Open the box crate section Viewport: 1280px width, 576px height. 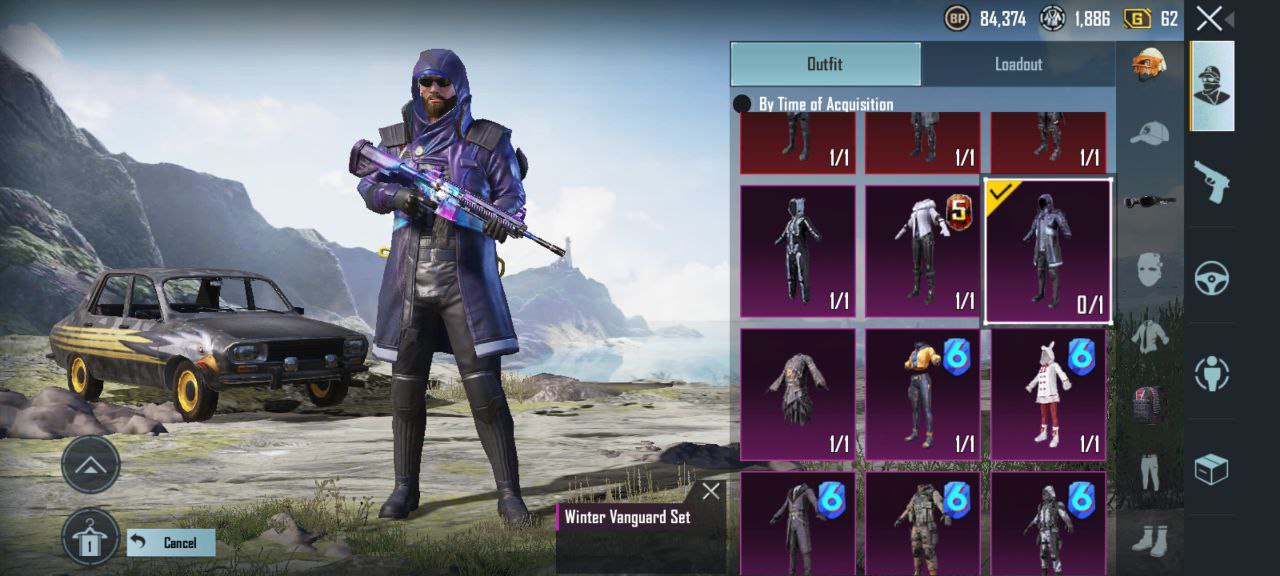pyautogui.click(x=1211, y=469)
